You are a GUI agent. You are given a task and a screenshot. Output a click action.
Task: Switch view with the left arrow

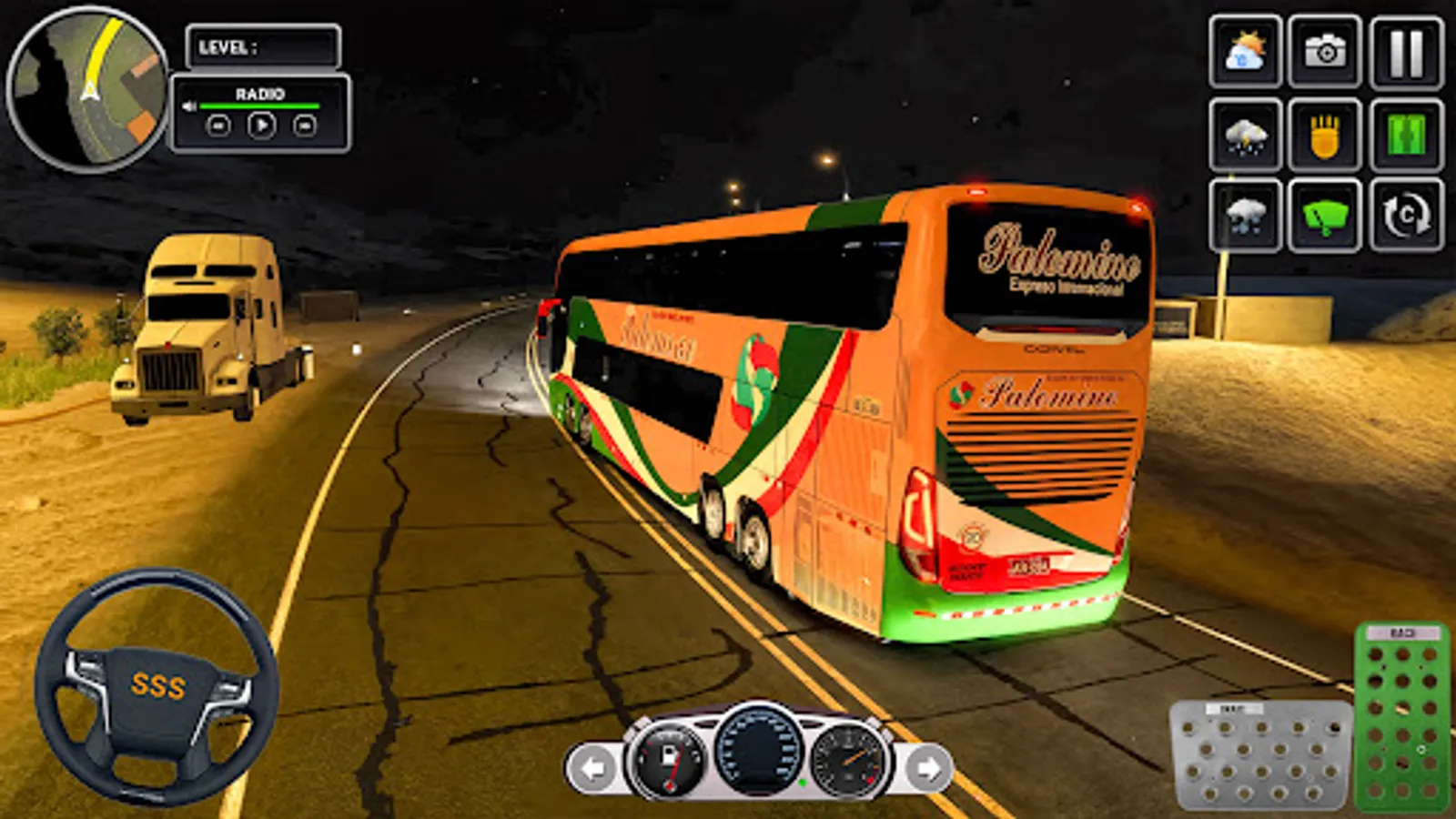tap(592, 767)
